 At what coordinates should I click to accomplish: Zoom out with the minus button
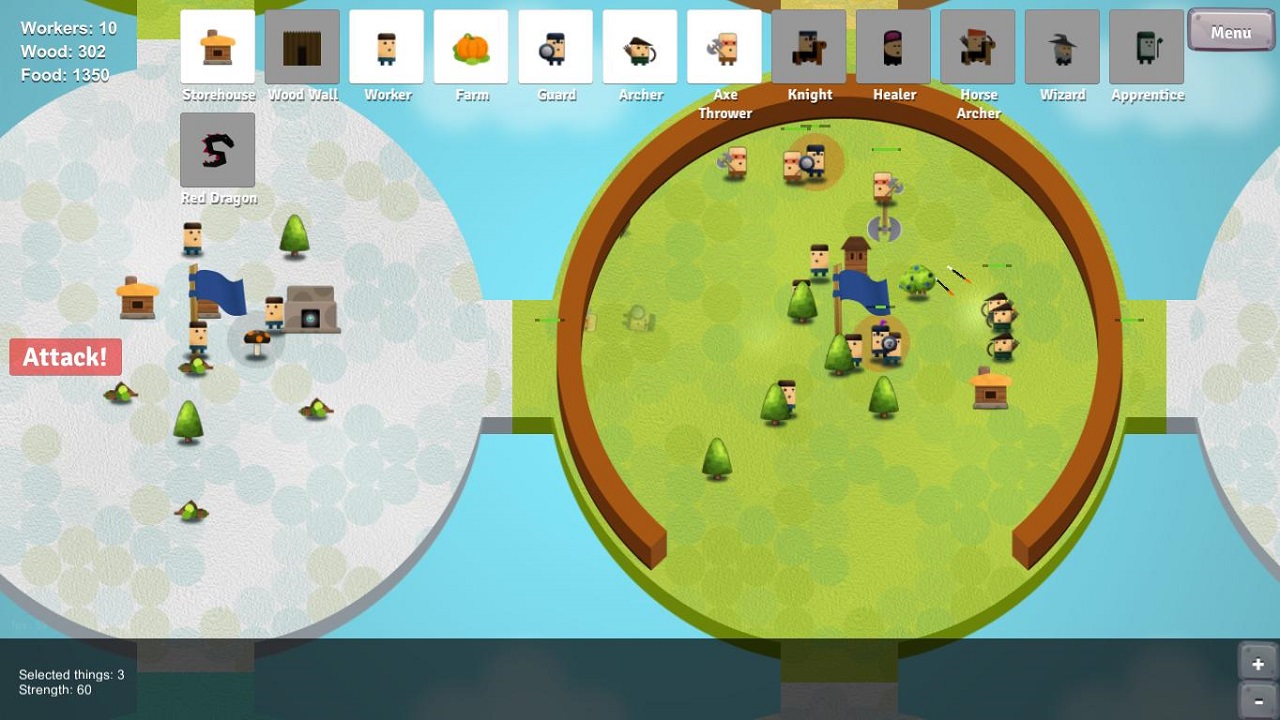pyautogui.click(x=1257, y=701)
